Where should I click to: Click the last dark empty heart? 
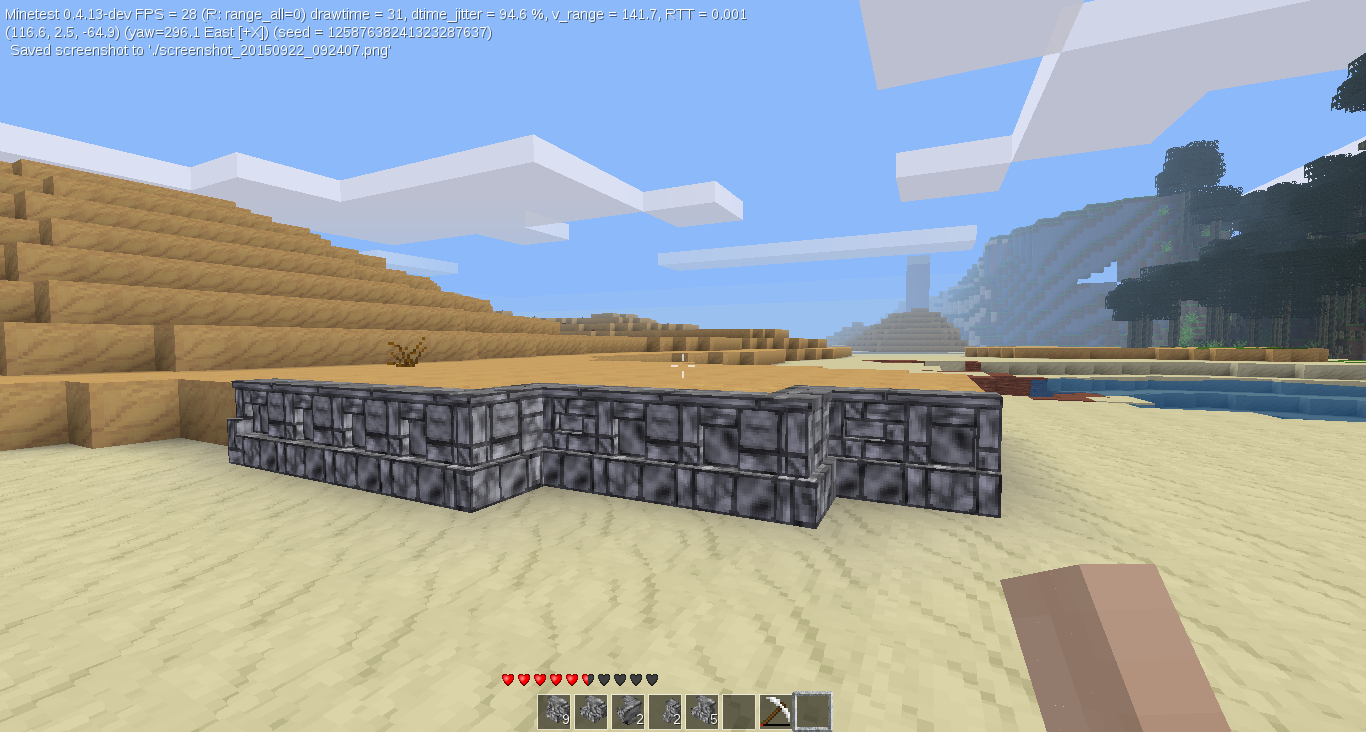(x=652, y=679)
